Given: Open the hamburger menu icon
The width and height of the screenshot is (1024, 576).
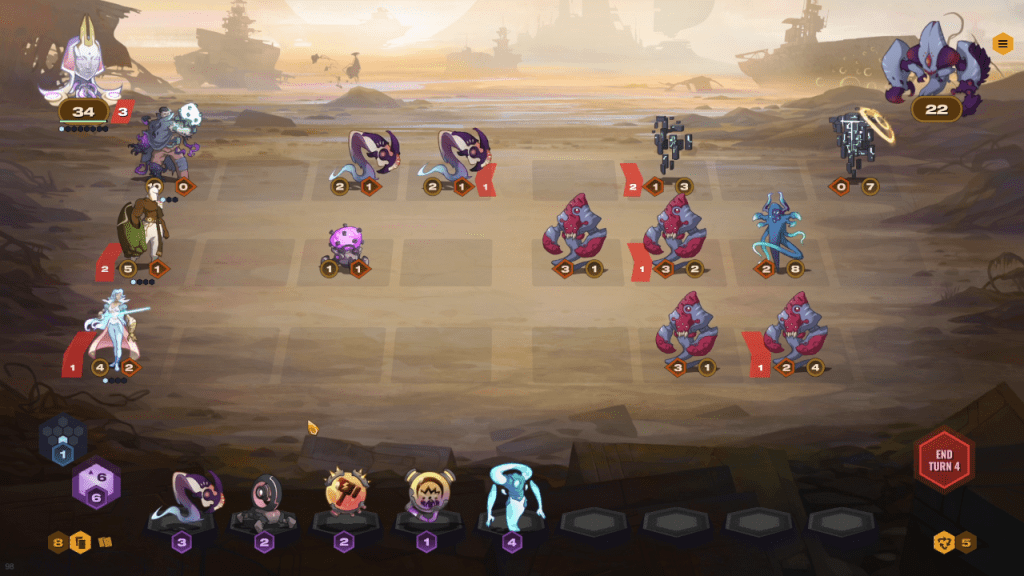Looking at the screenshot, I should [1002, 44].
